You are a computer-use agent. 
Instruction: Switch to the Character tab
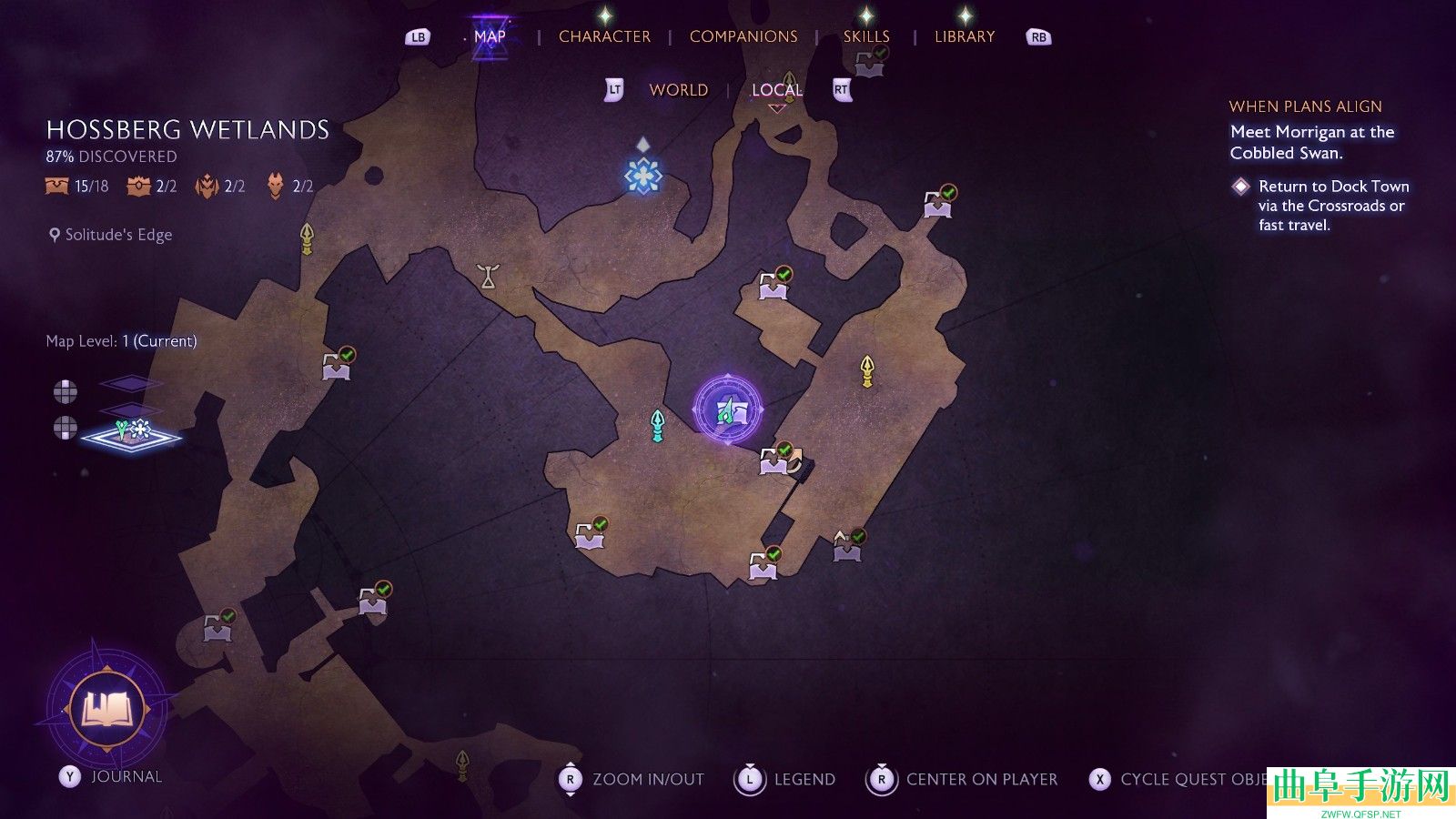coord(604,36)
